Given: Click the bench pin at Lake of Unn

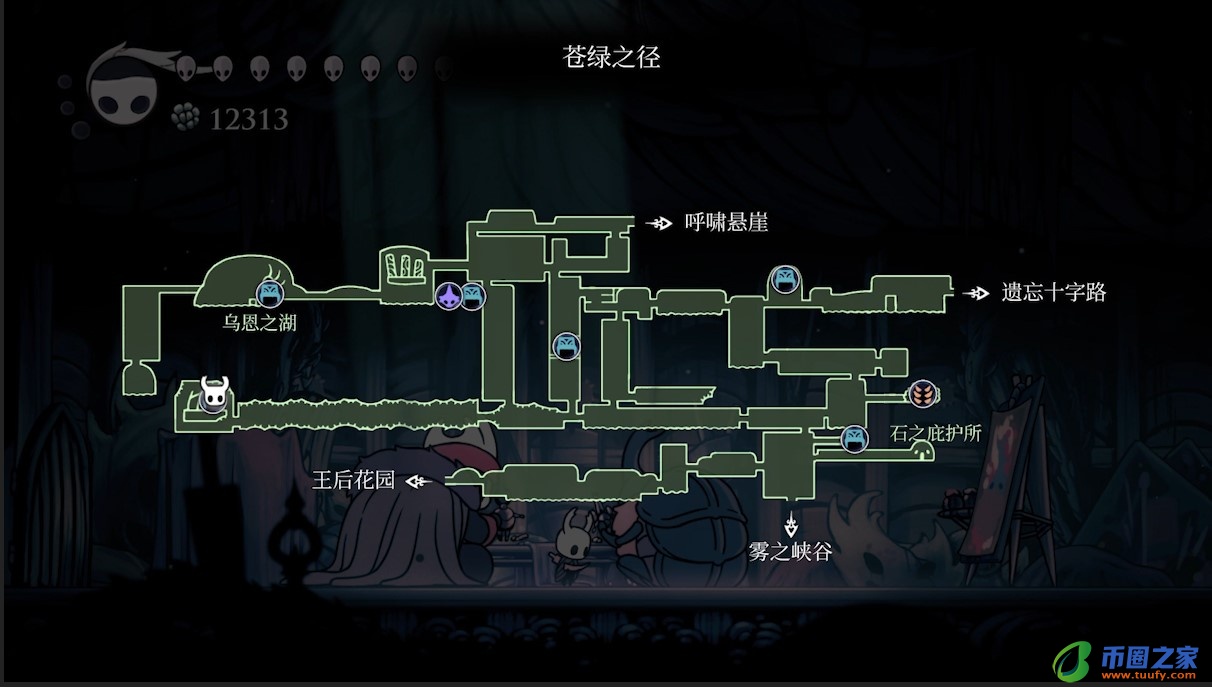Looking at the screenshot, I should 268,292.
